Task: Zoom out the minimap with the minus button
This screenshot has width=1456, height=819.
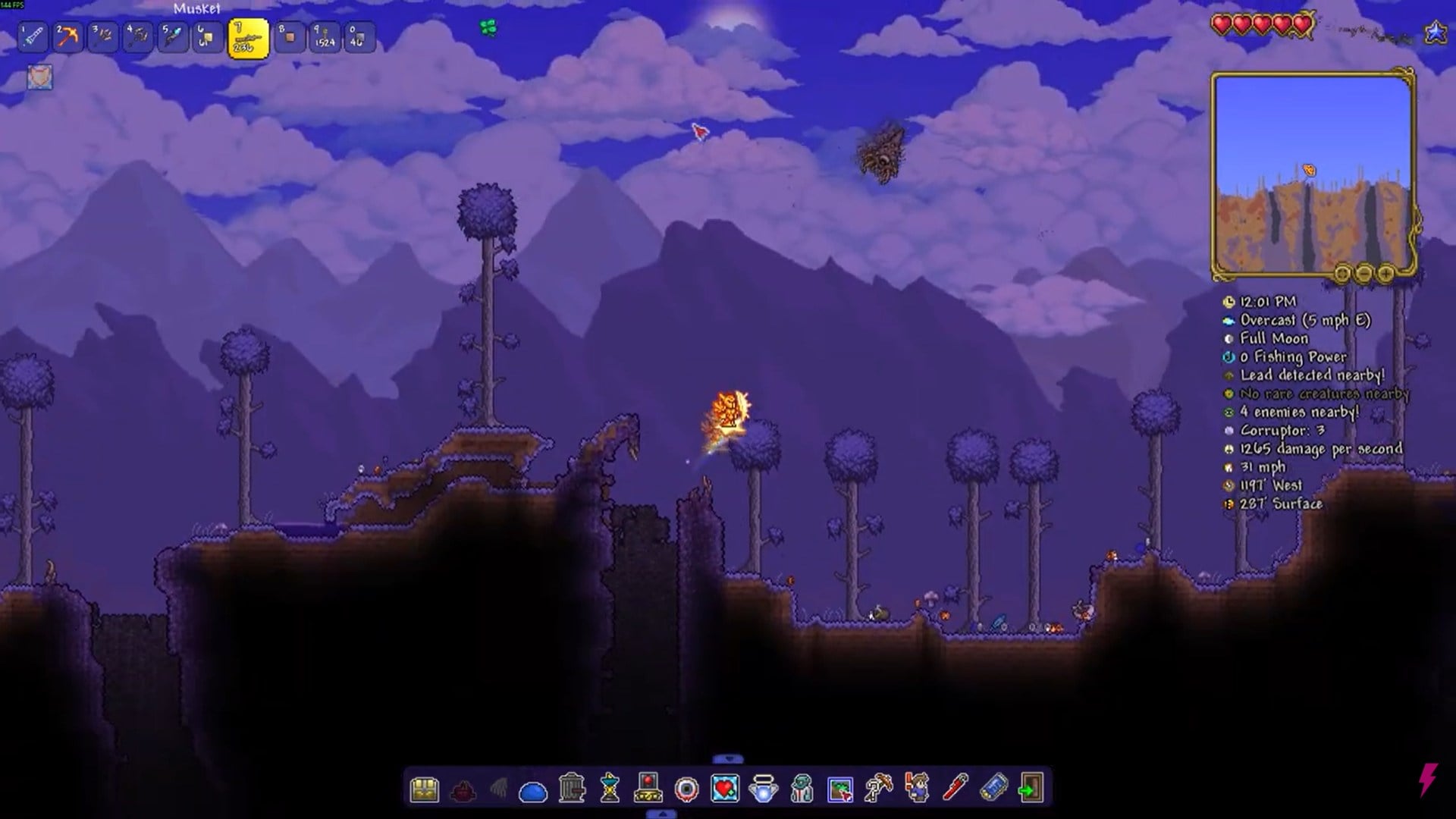Action: [x=1363, y=273]
